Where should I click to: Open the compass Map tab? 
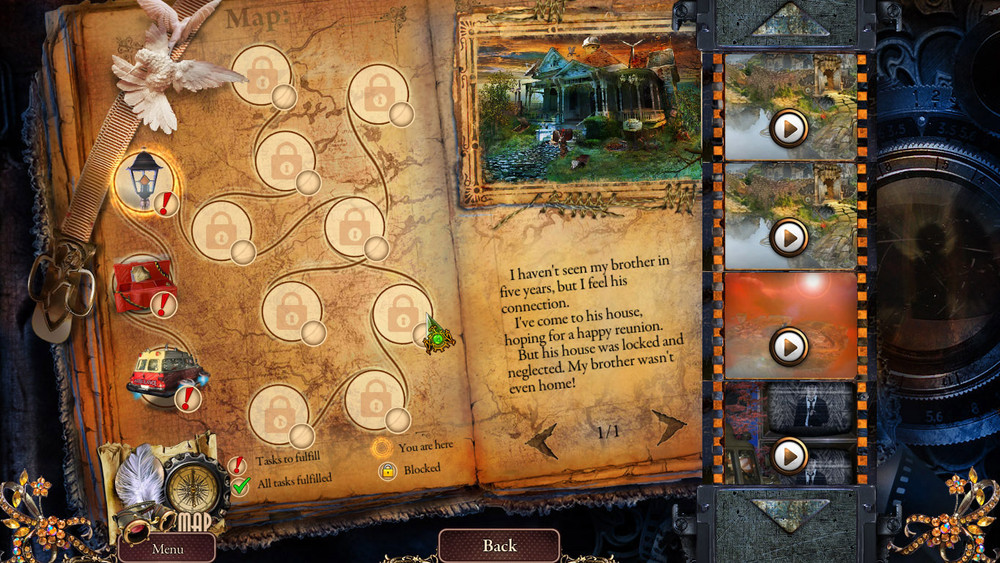(x=191, y=487)
